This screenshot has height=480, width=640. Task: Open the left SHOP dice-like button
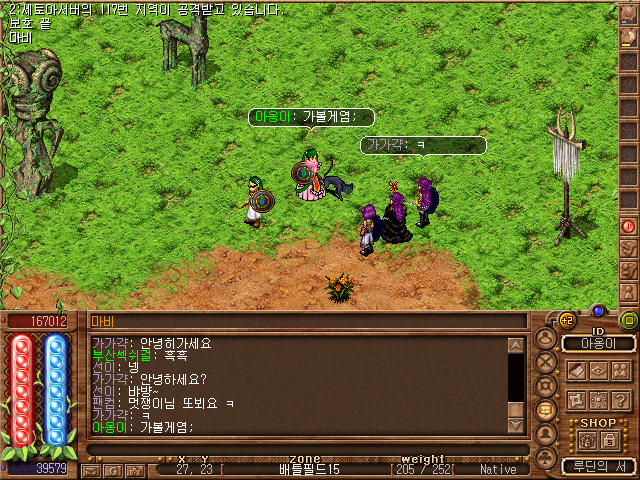[588, 439]
